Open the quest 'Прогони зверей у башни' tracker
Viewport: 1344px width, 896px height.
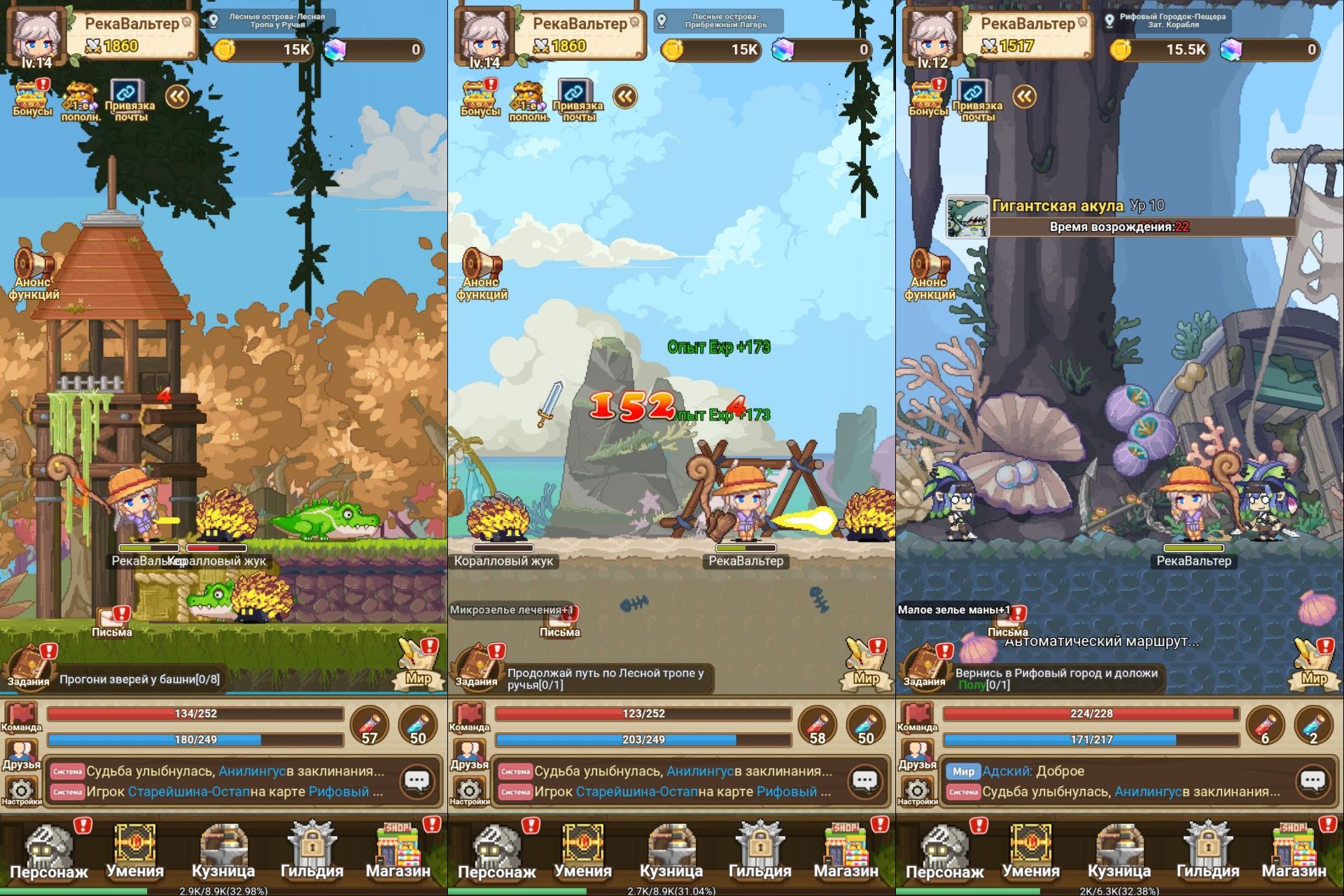point(139,679)
